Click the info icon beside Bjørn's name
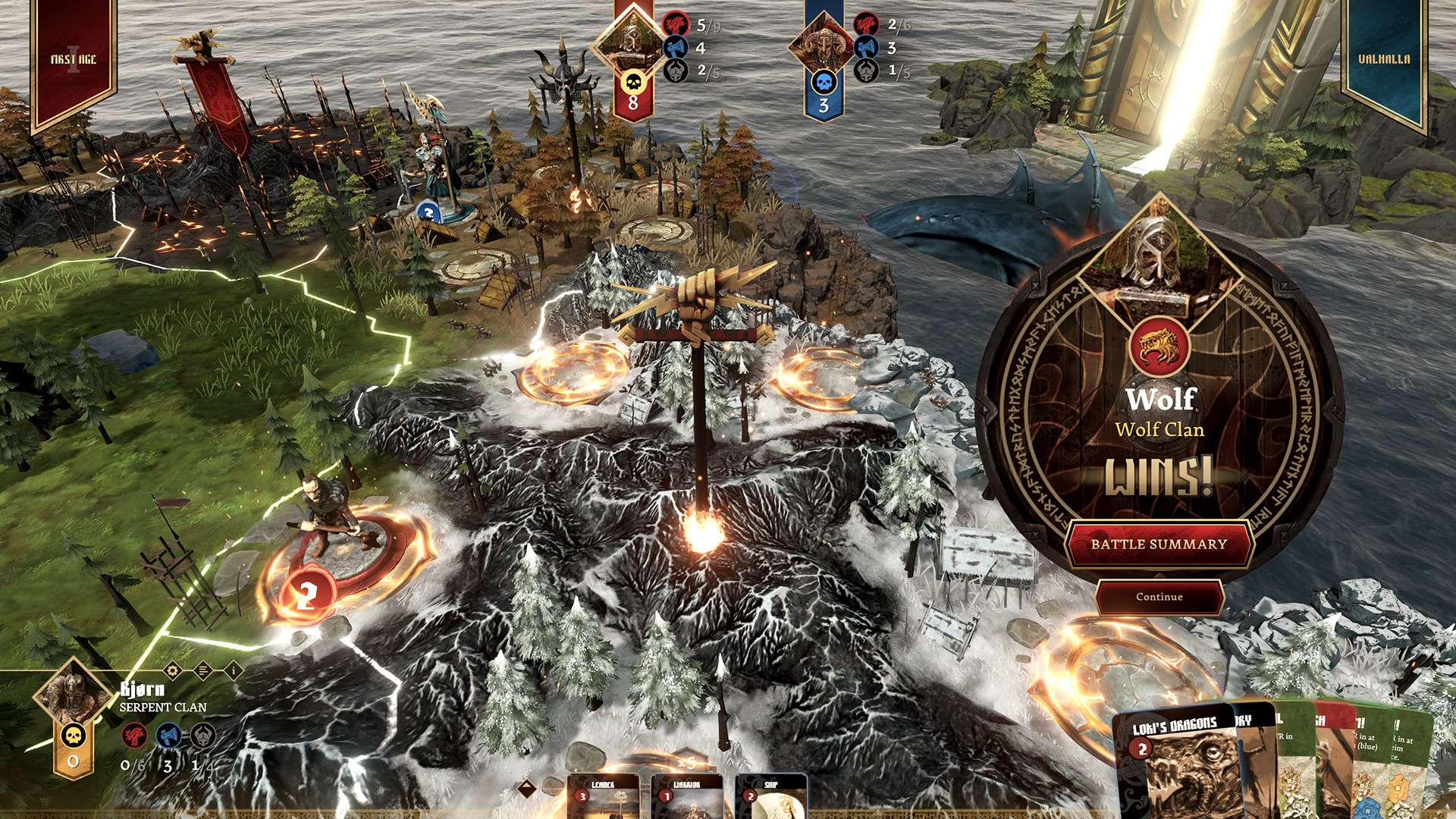 point(233,670)
